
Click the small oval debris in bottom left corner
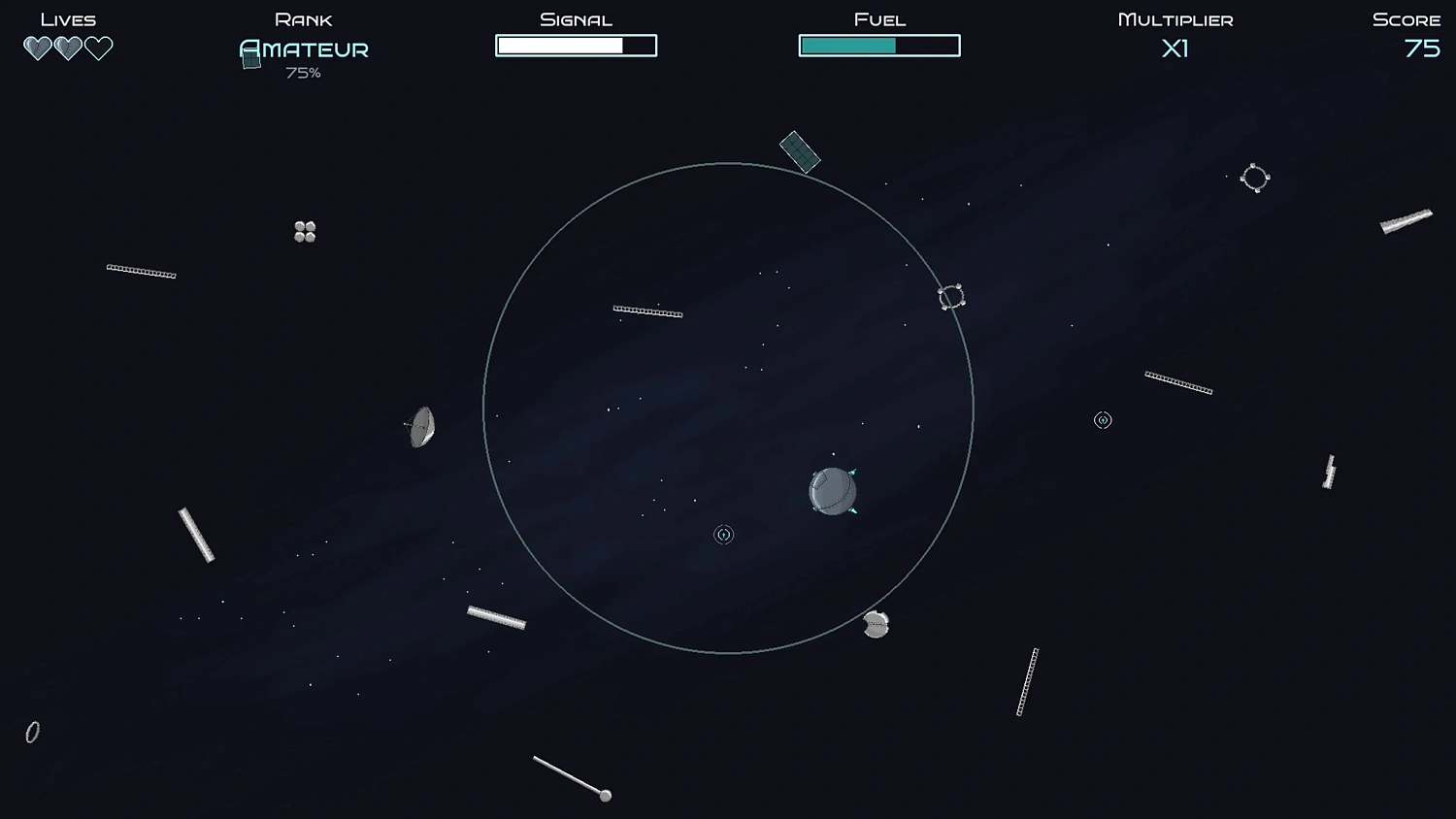pyautogui.click(x=32, y=733)
